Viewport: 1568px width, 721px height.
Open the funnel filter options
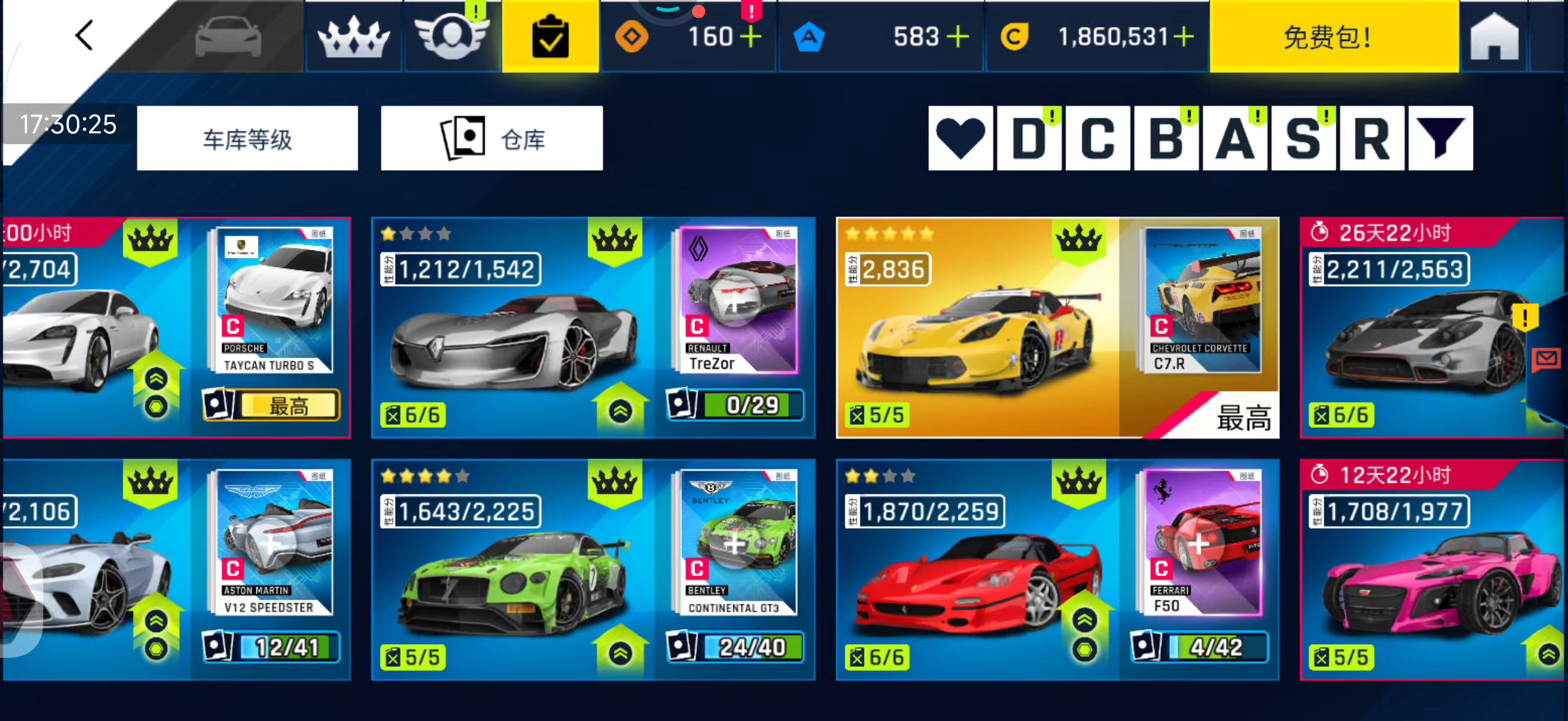(1440, 139)
